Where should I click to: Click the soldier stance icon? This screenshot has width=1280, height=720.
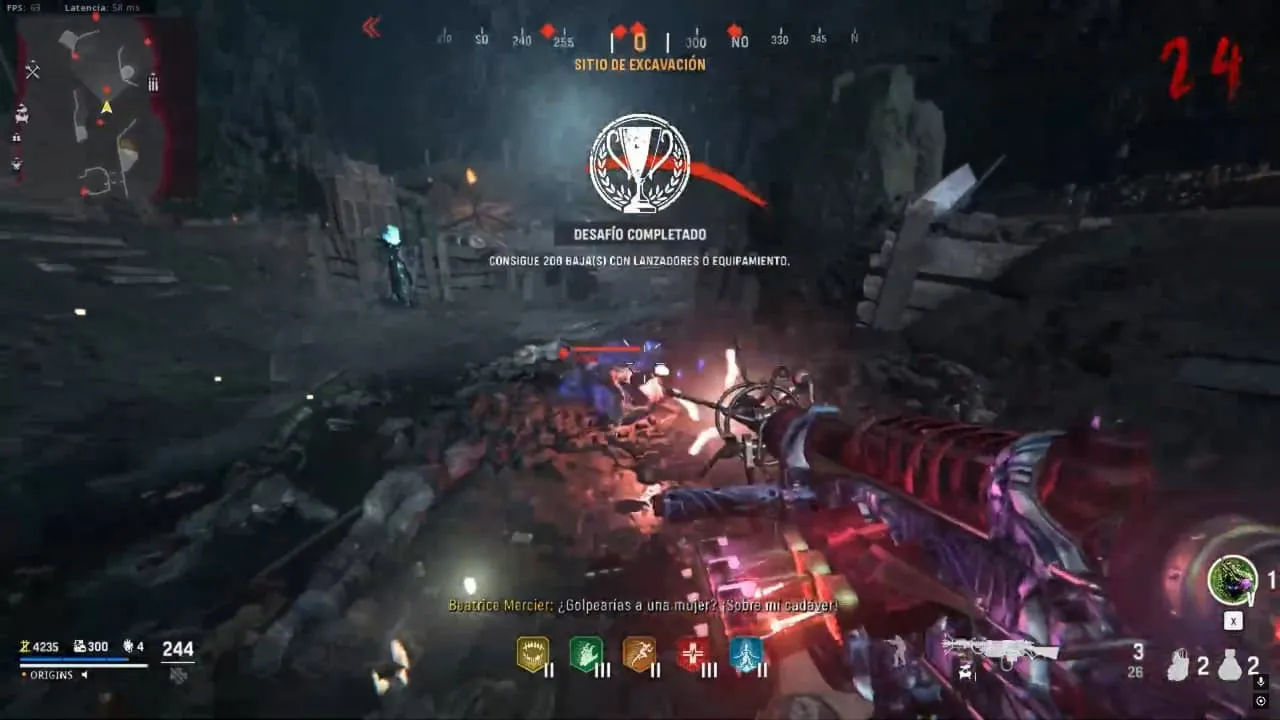(x=895, y=652)
